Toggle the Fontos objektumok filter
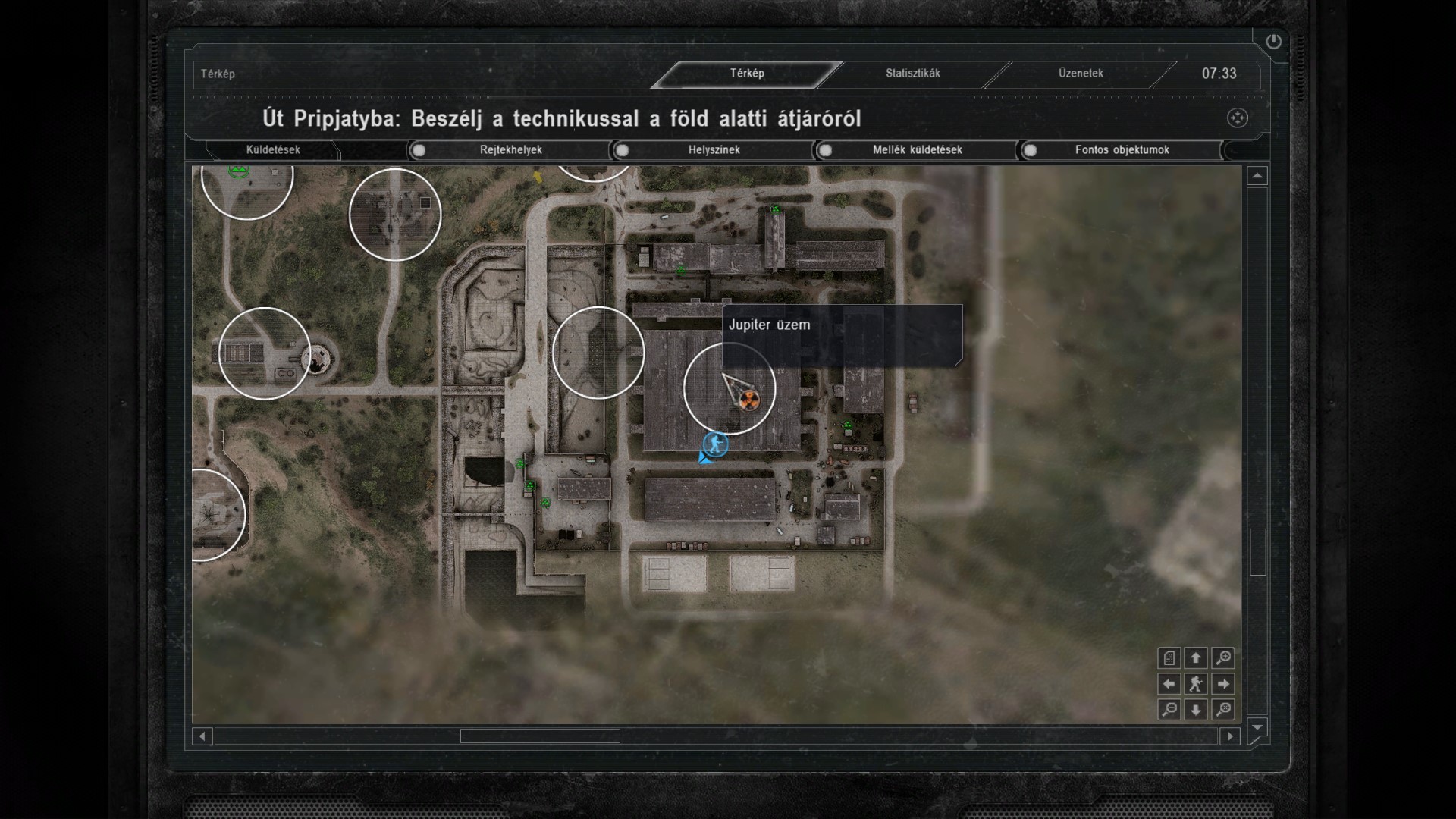 tap(1030, 150)
